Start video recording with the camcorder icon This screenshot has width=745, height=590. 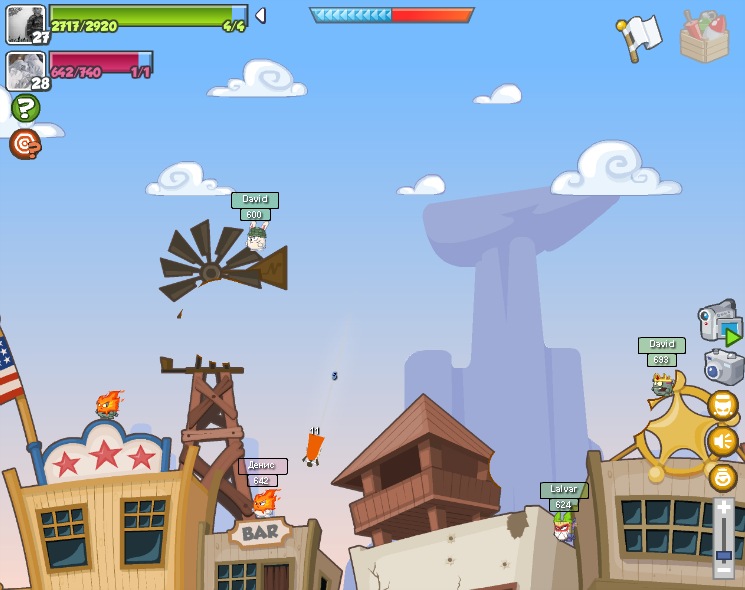pyautogui.click(x=719, y=322)
